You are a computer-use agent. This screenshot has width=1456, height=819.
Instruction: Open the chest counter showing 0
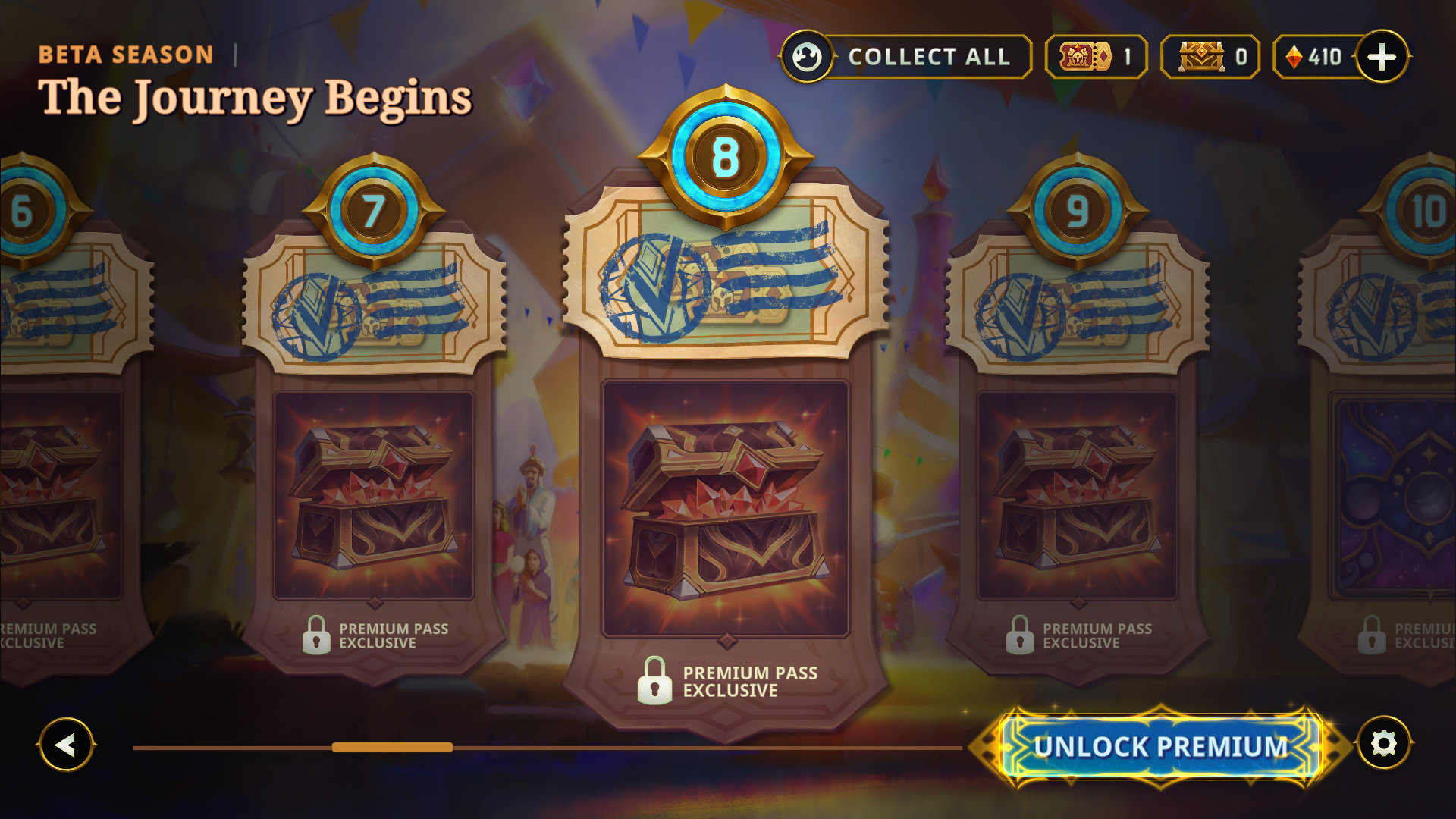[1210, 57]
